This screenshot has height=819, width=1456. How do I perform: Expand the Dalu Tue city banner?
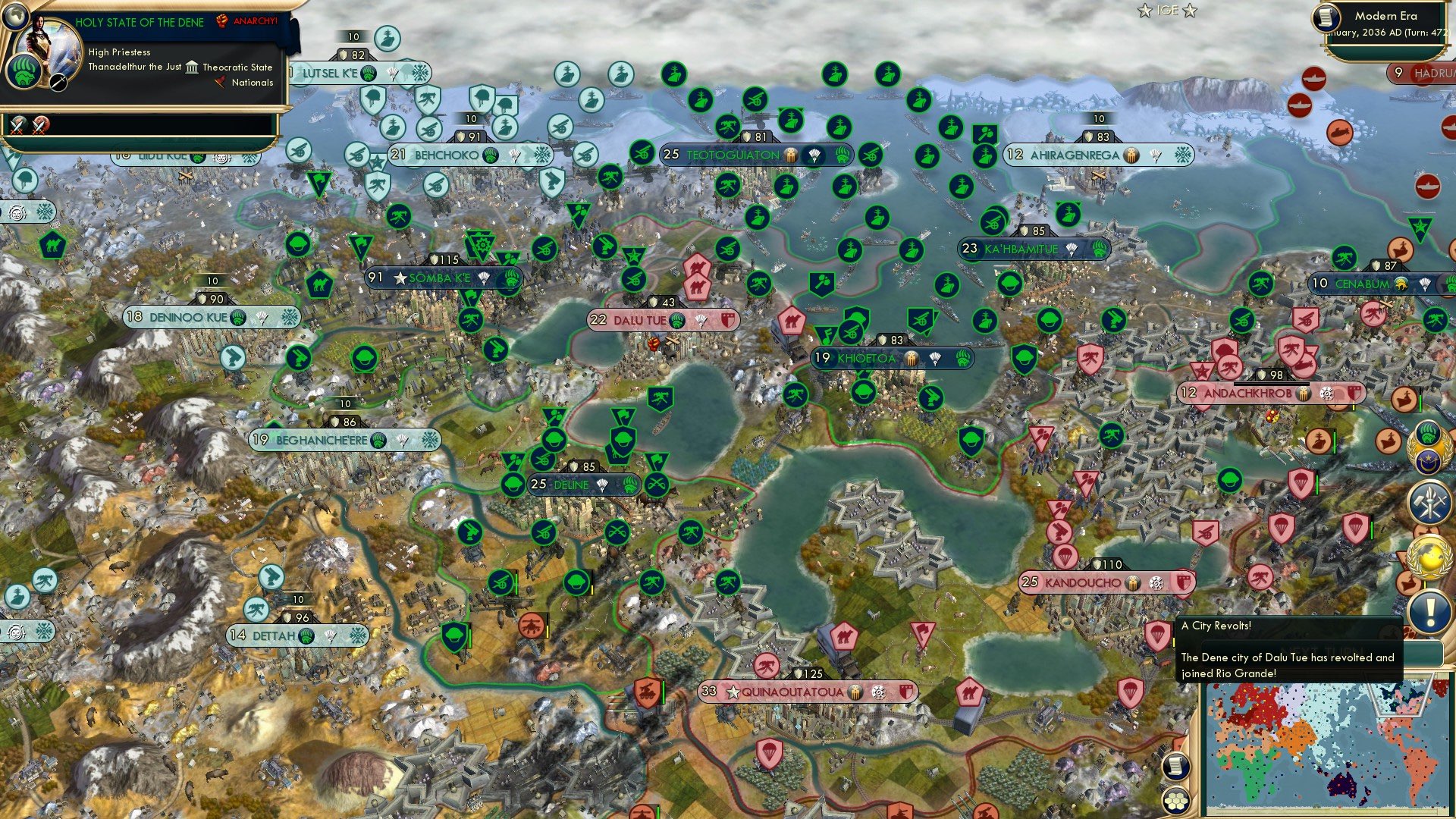641,320
